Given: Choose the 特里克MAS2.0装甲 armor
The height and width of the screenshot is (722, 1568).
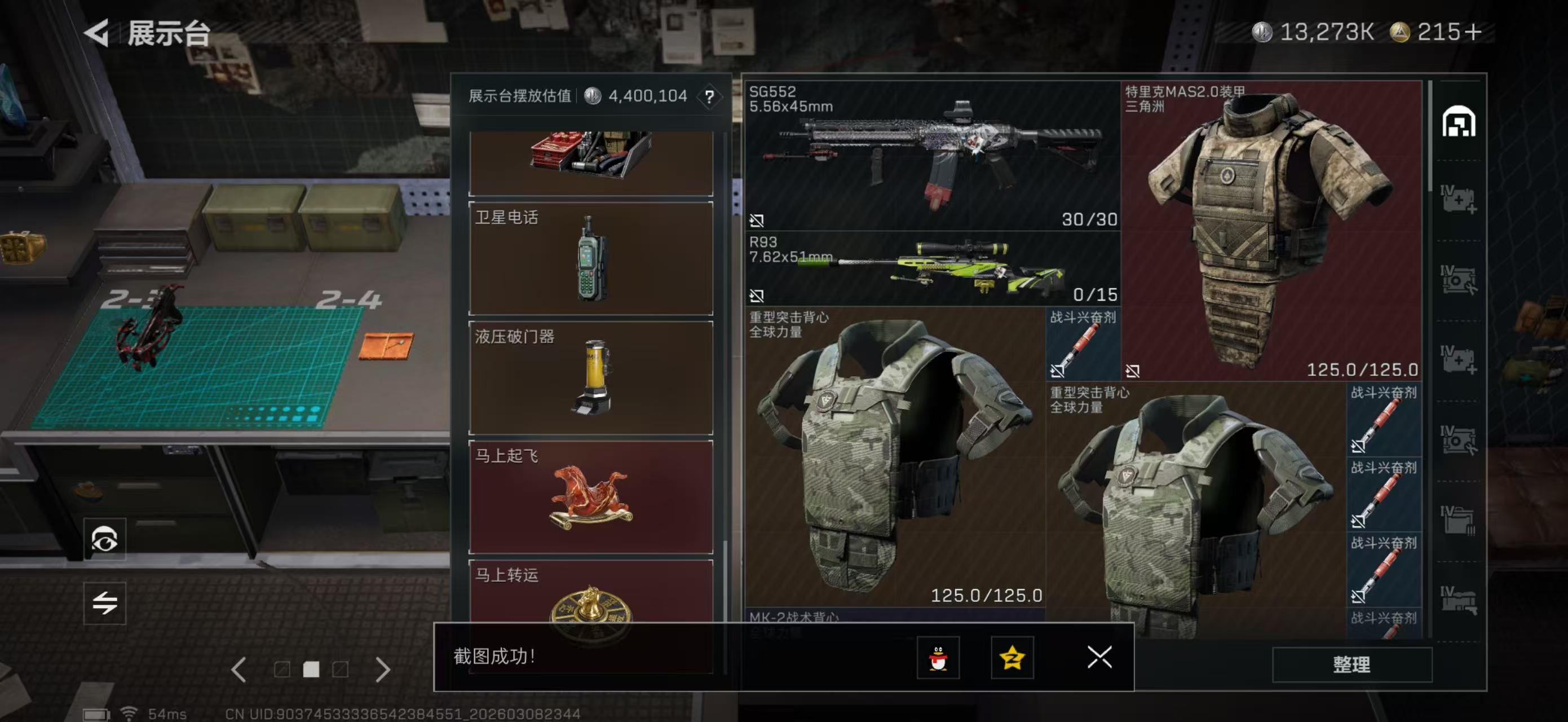Looking at the screenshot, I should click(x=1271, y=230).
